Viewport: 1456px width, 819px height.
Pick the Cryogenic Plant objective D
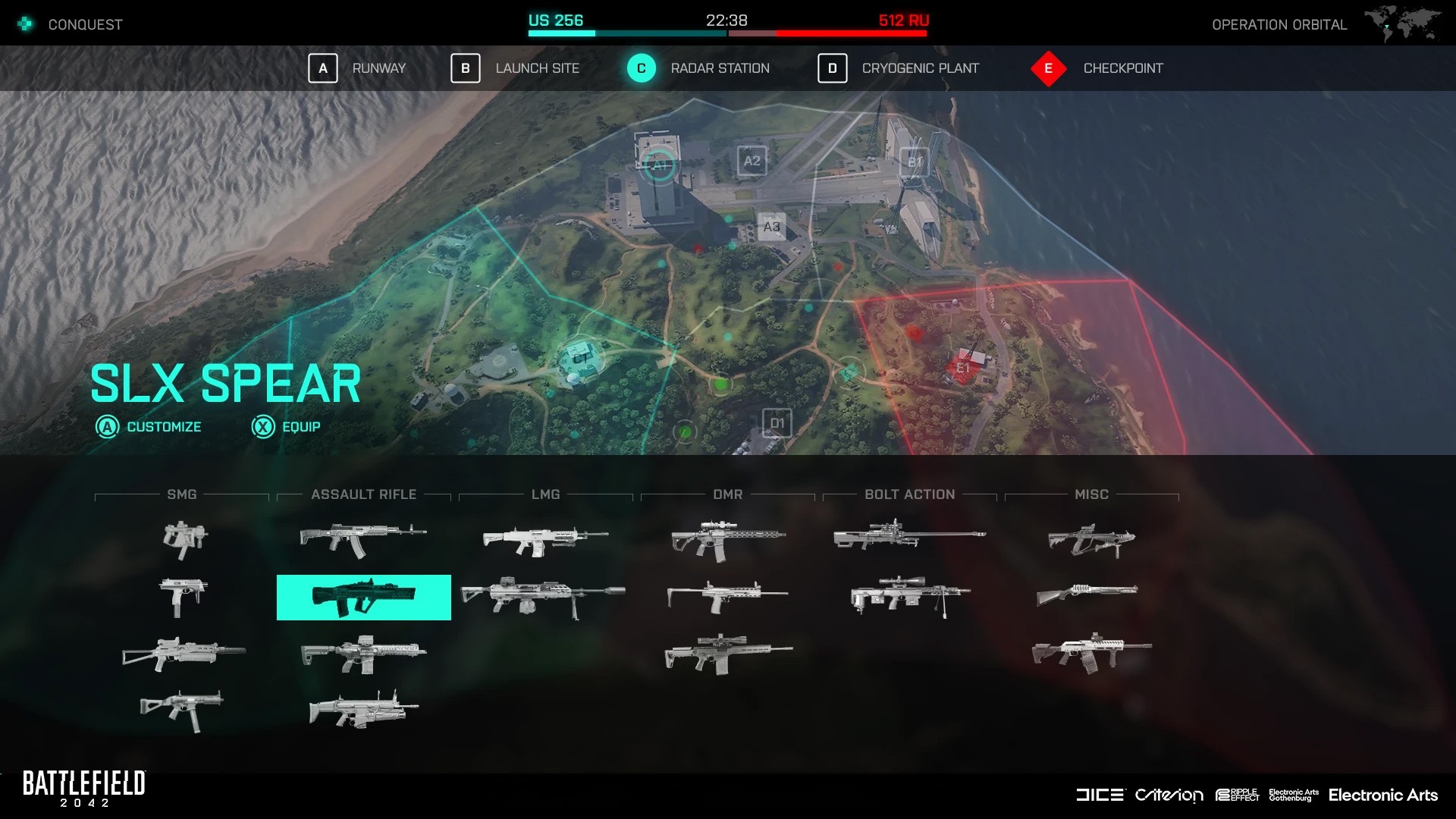point(832,68)
